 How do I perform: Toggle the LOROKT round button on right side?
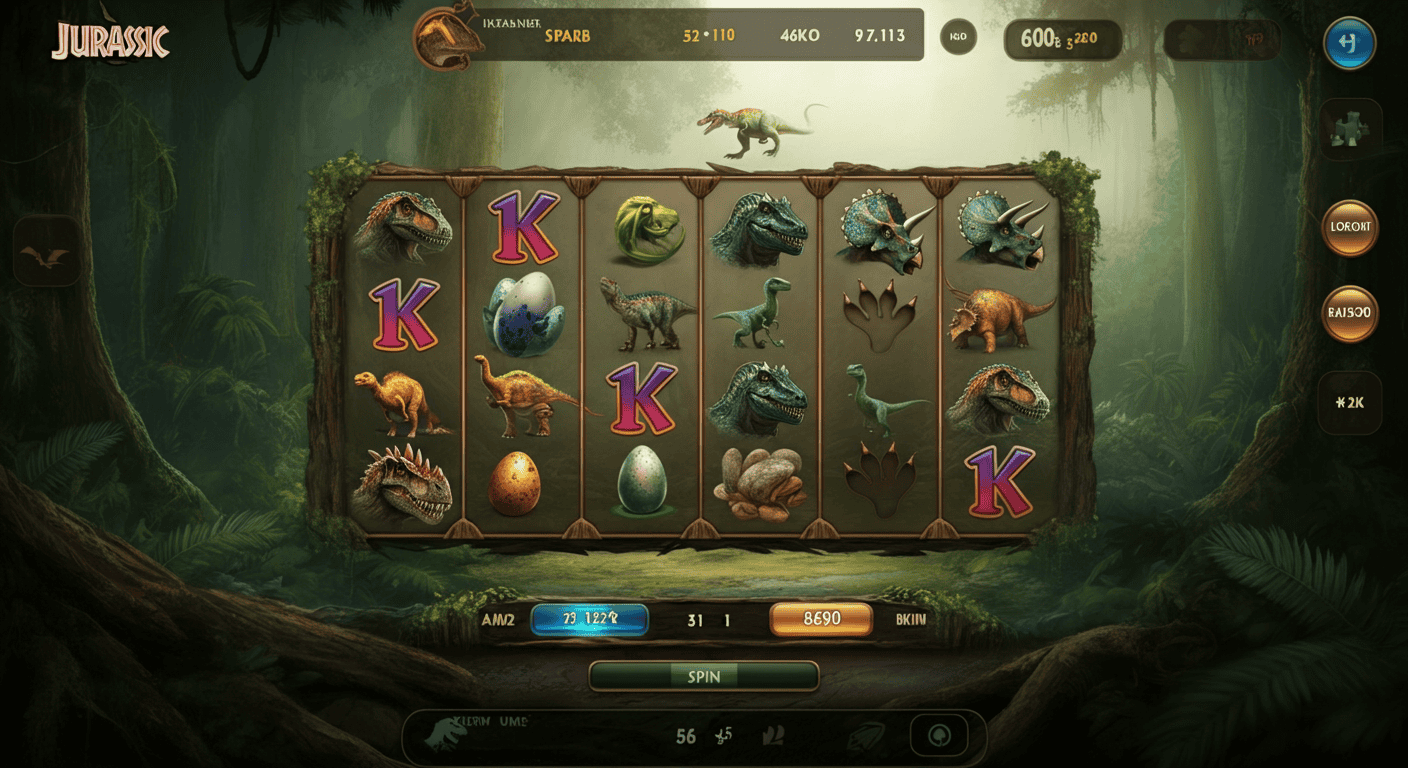pyautogui.click(x=1350, y=227)
